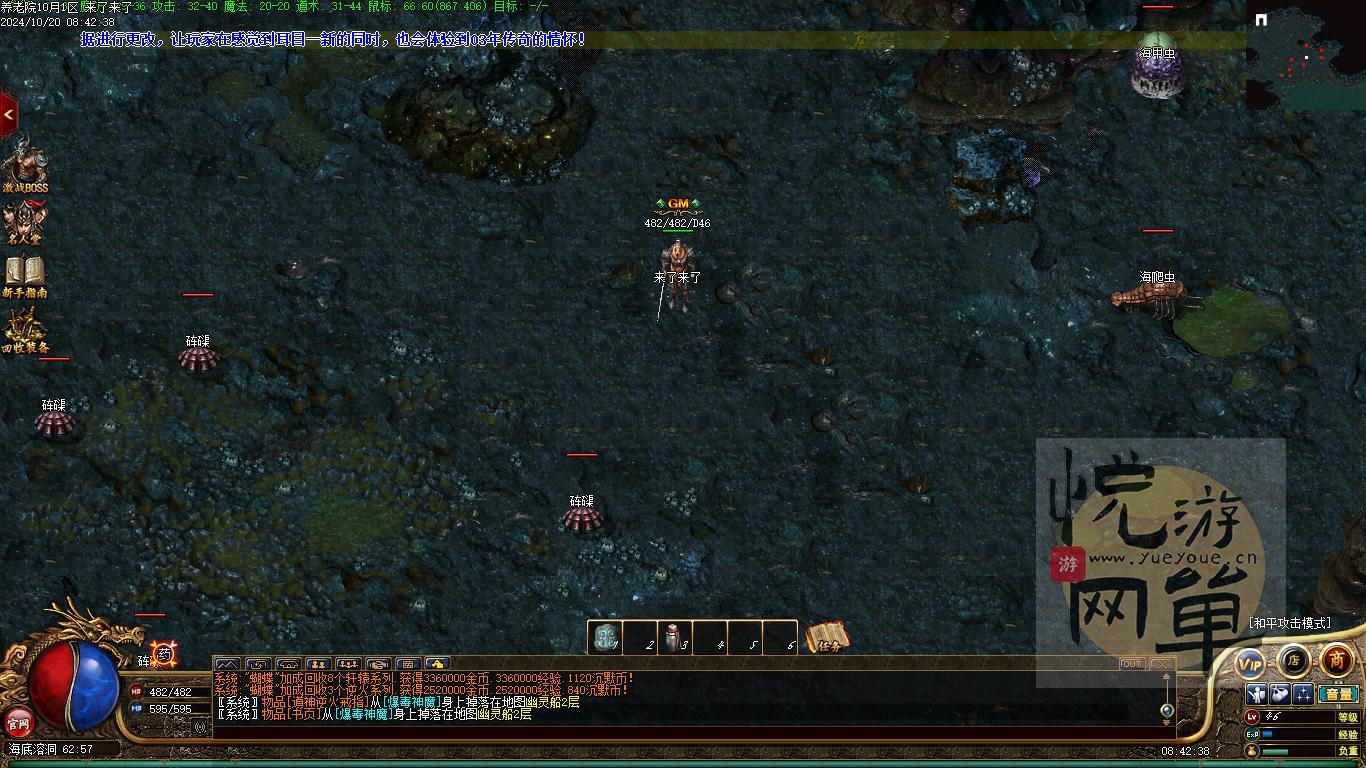Image resolution: width=1366 pixels, height=768 pixels.
Task: Open the 激战BOSS menu
Action: coord(24,165)
